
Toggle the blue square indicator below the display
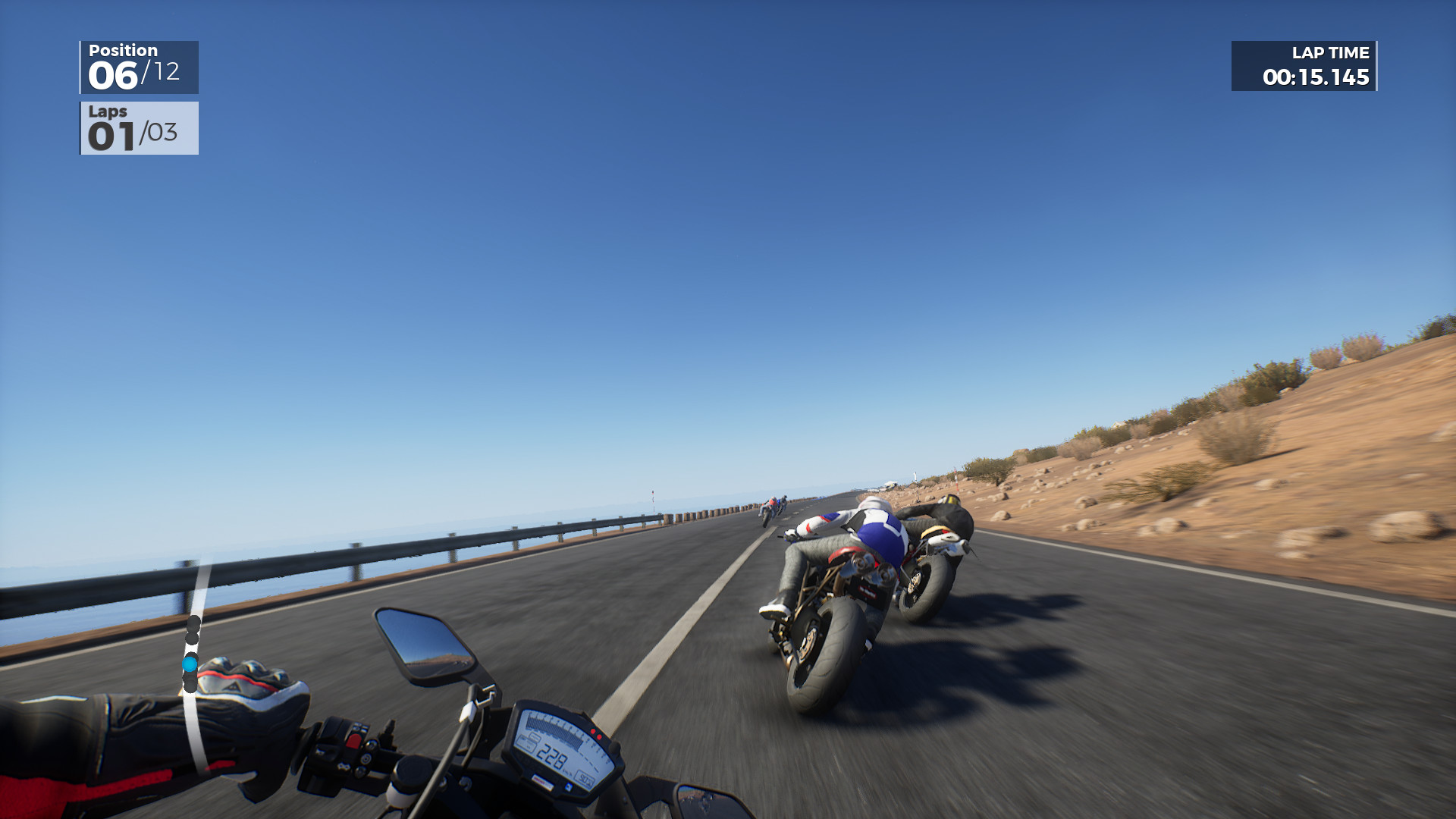tap(568, 786)
